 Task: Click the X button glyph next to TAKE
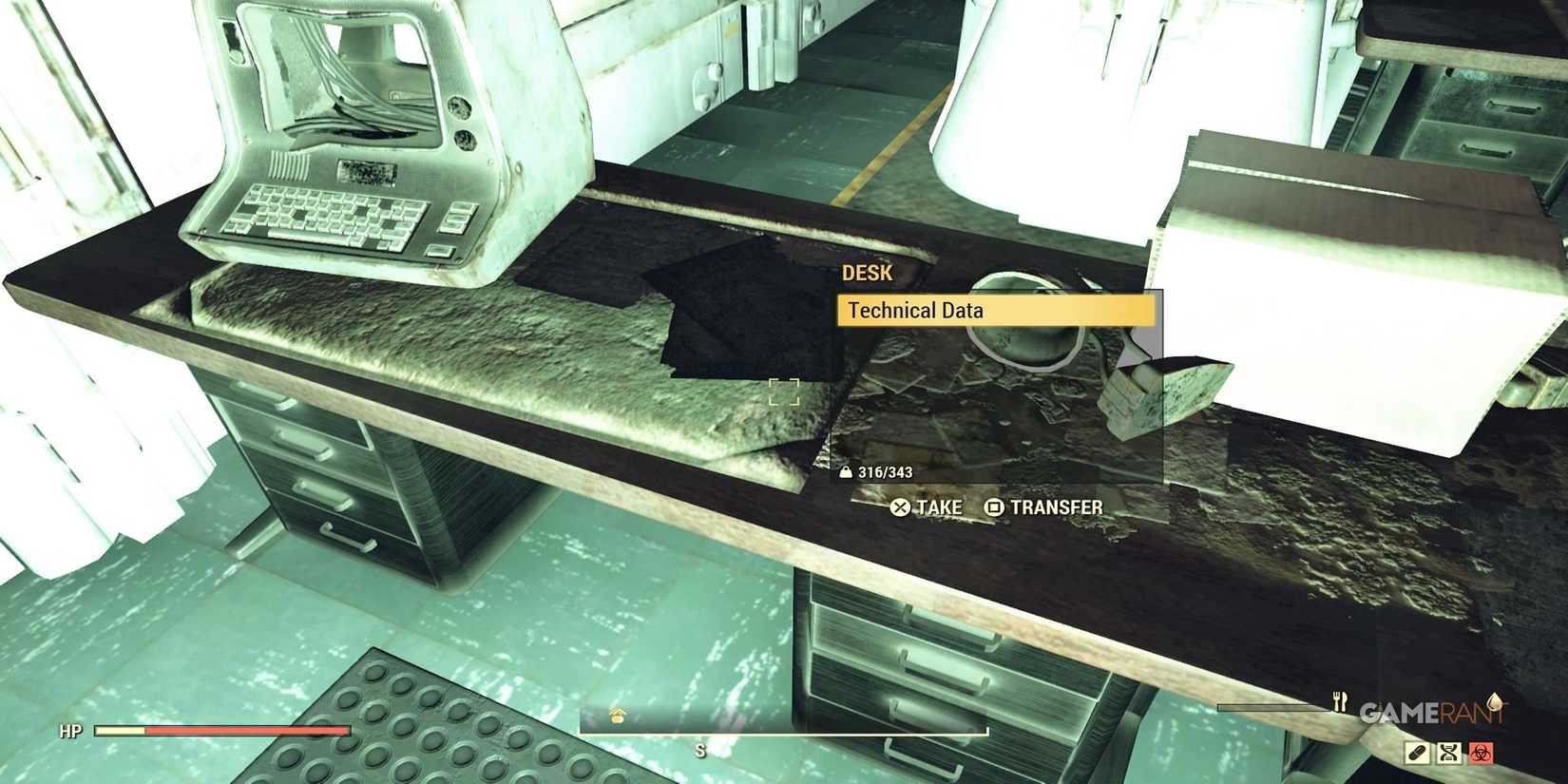[x=899, y=507]
